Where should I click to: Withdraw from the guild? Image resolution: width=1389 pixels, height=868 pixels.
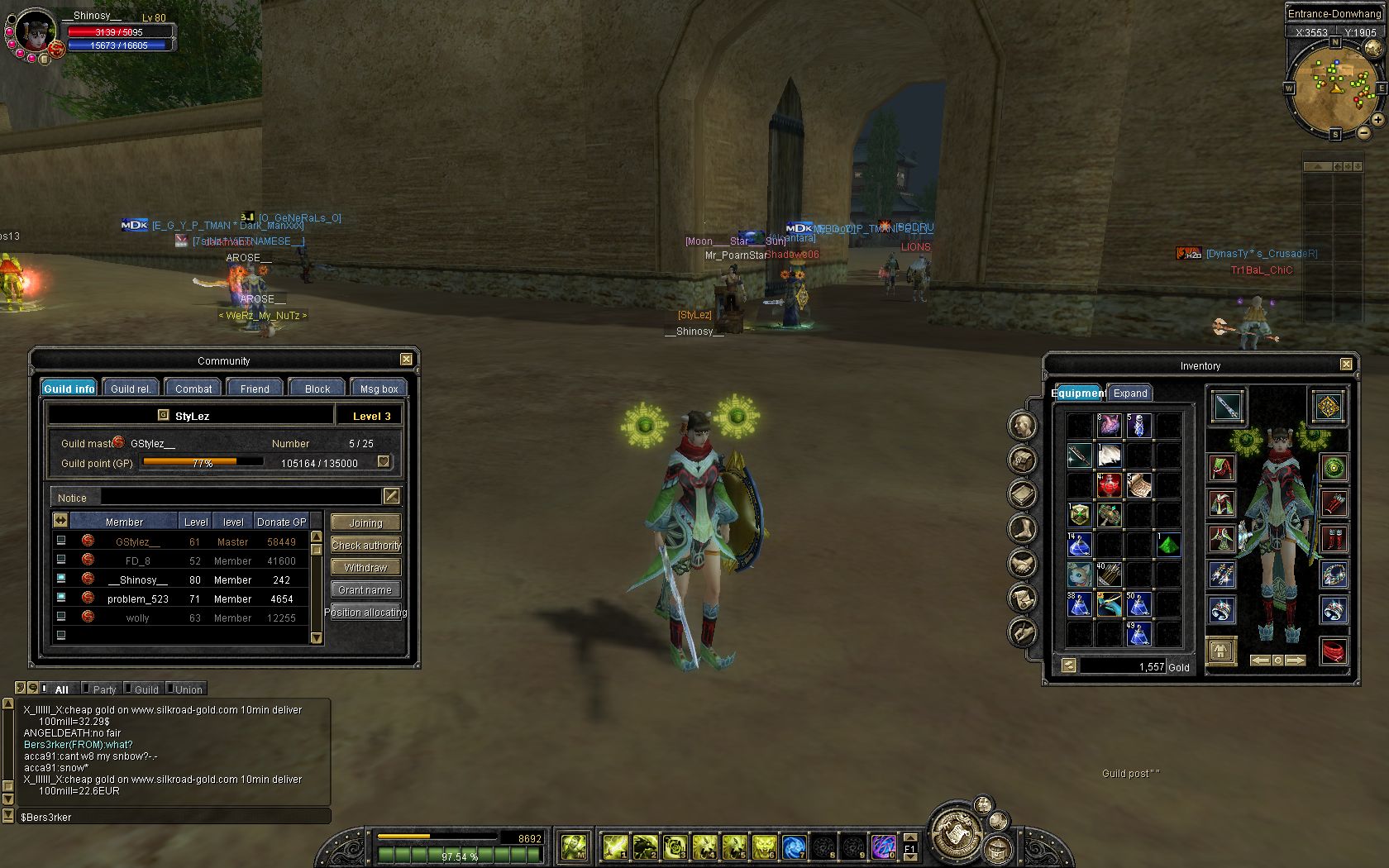point(365,567)
